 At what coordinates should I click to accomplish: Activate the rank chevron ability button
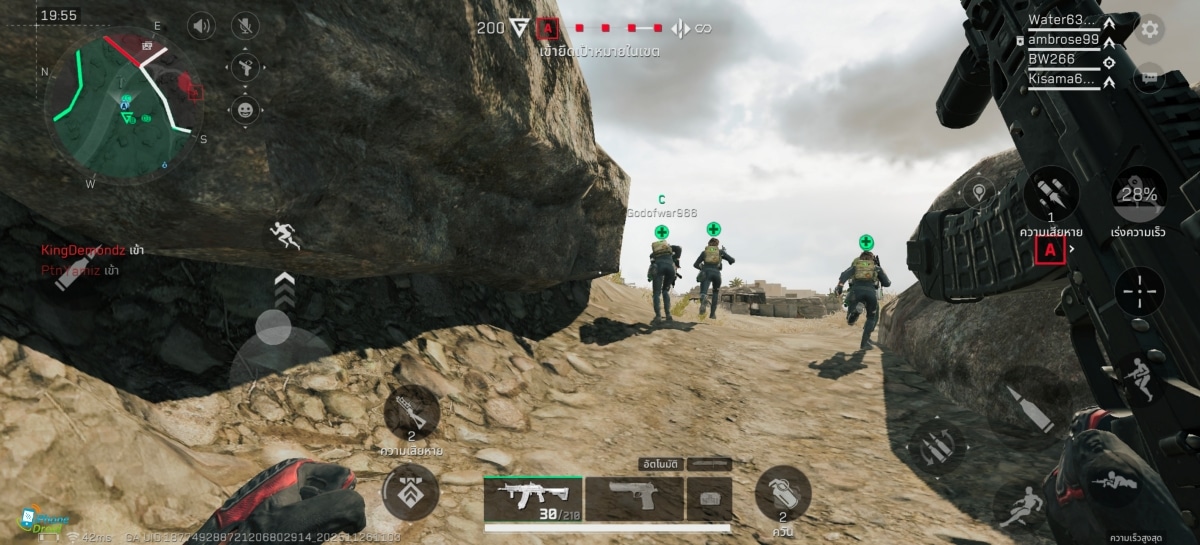pyautogui.click(x=411, y=491)
